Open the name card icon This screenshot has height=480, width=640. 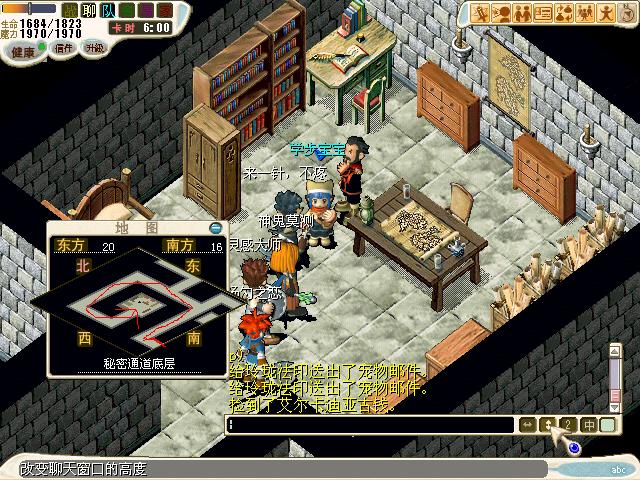544,13
